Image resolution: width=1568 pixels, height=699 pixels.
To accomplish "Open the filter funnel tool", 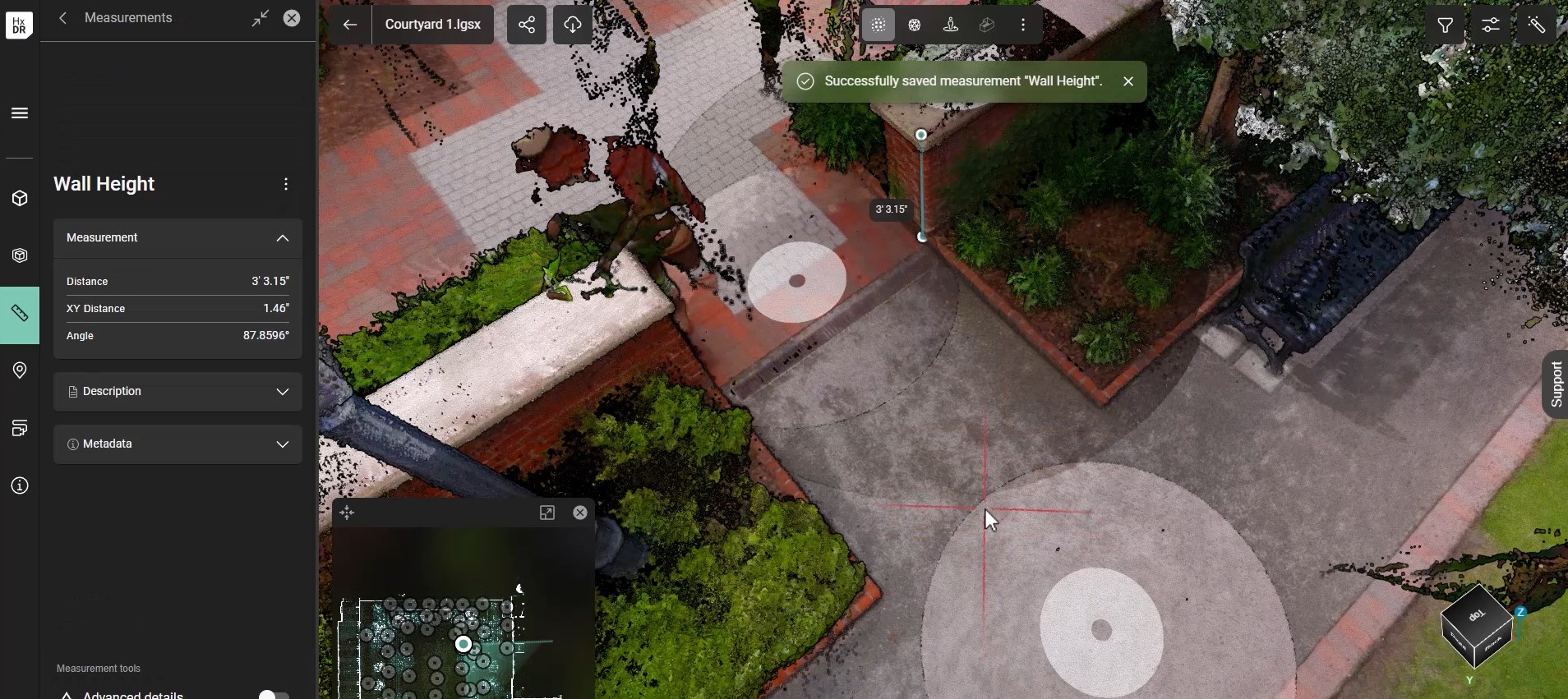I will [1445, 25].
